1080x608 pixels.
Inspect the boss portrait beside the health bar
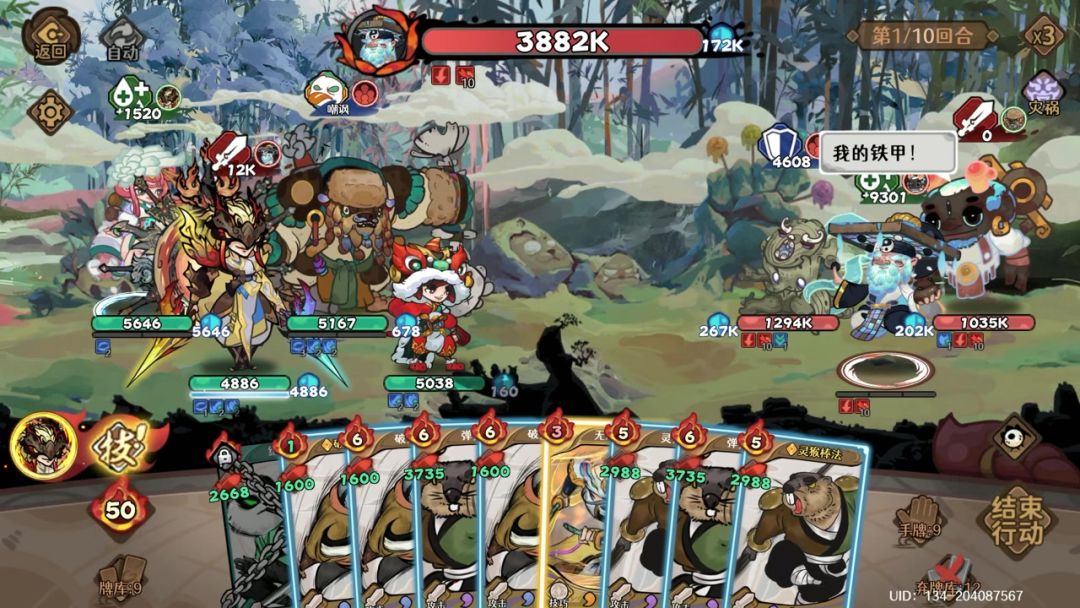(376, 40)
